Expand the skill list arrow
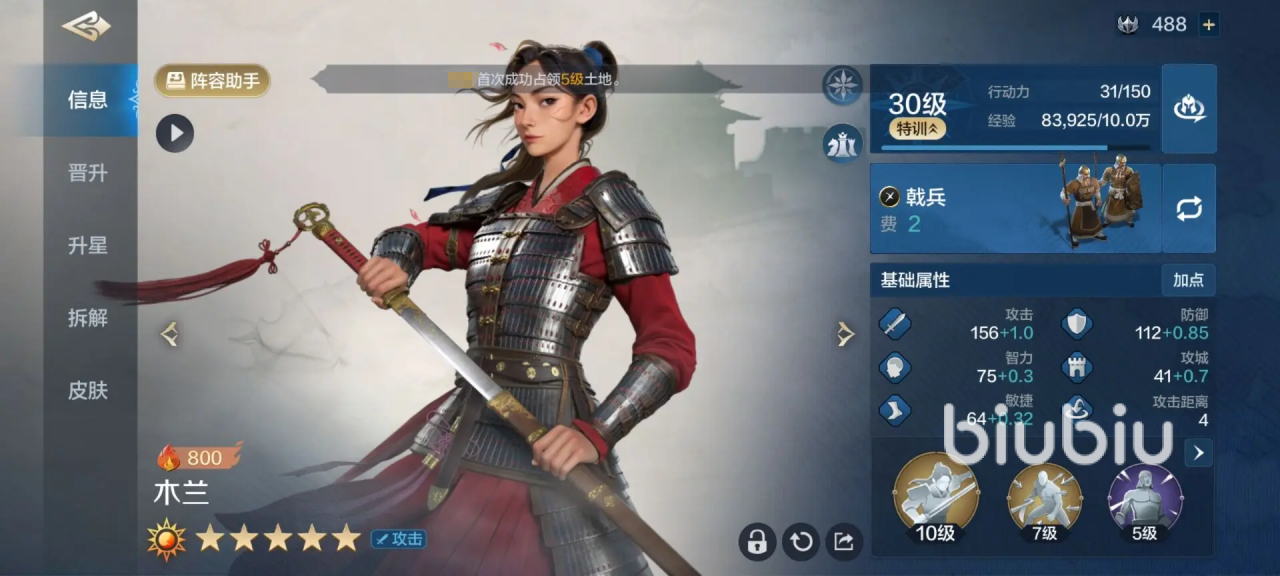Screen dimensions: 1280x576 (1198, 453)
